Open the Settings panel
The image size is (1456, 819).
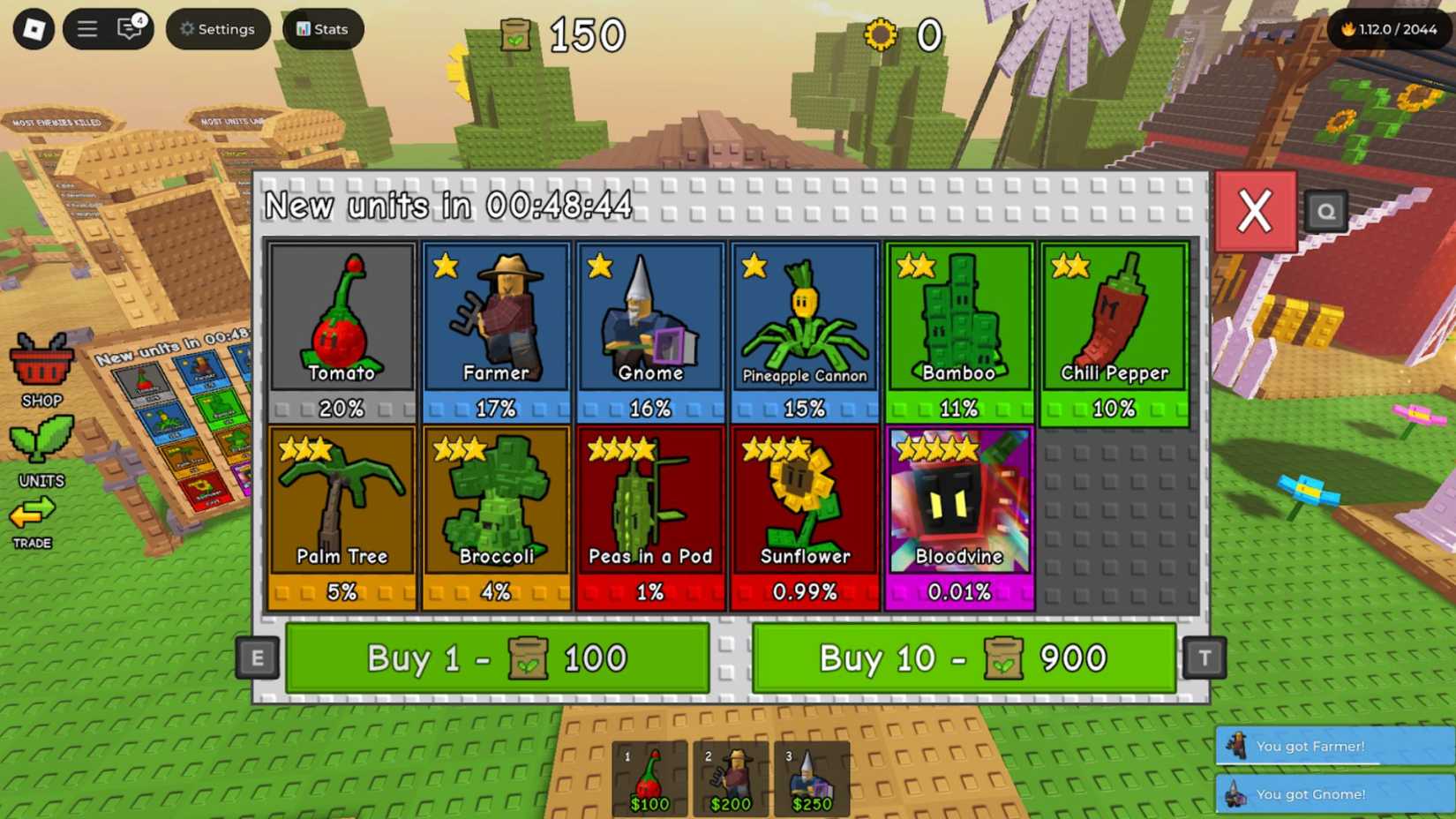coord(217,28)
